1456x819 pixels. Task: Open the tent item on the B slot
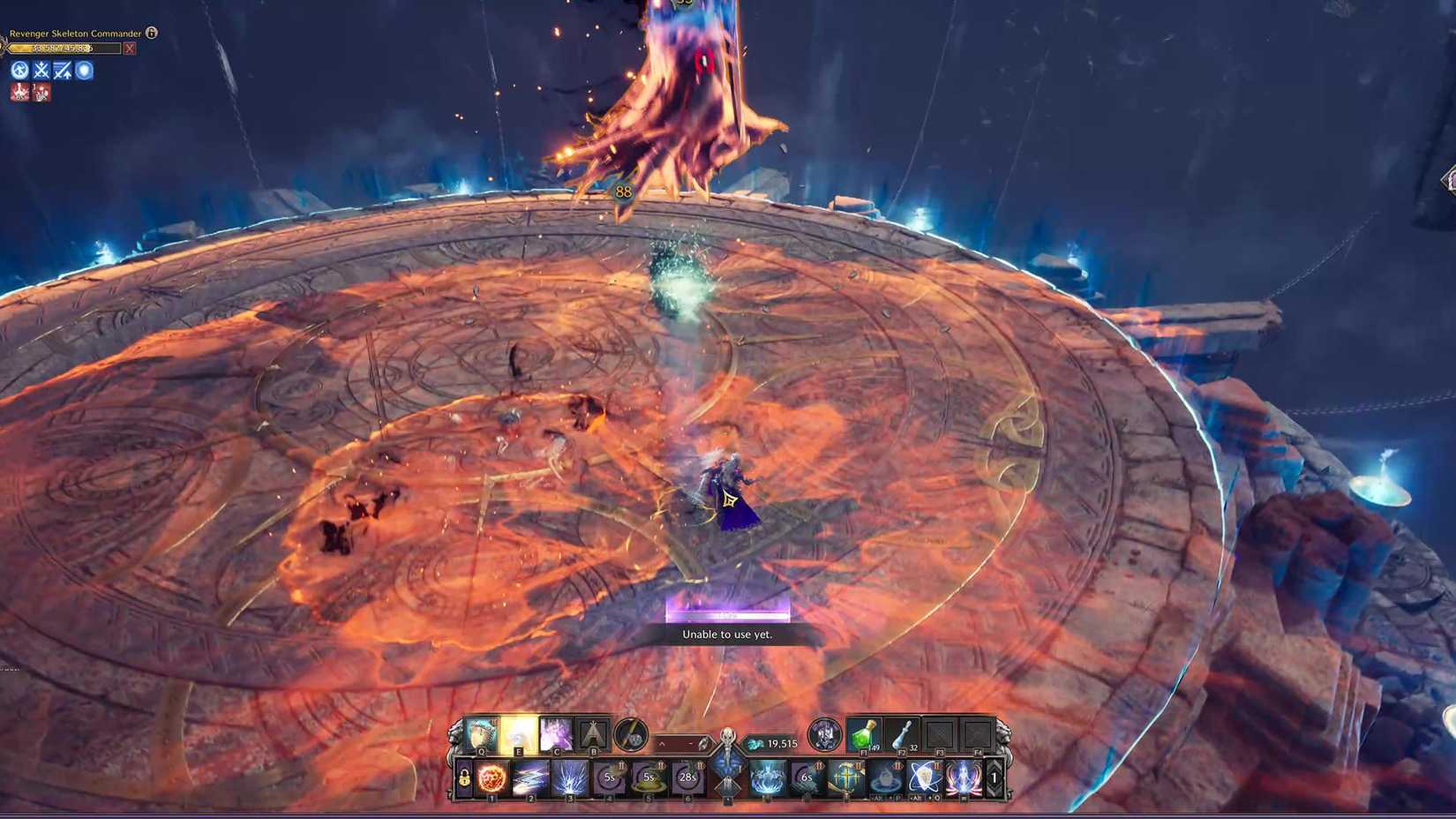click(x=594, y=732)
